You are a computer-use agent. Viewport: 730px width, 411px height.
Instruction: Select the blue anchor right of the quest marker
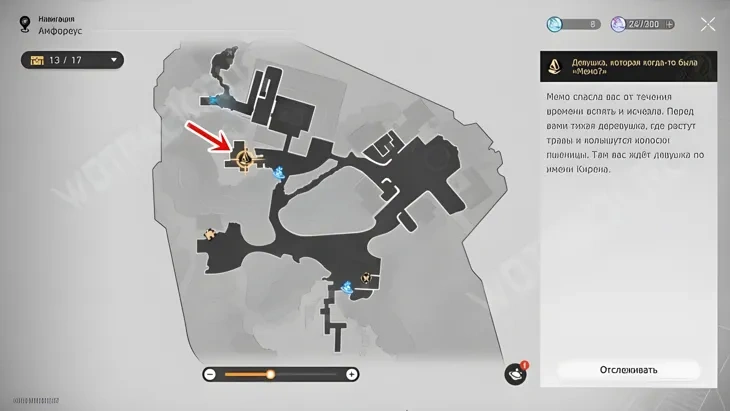coord(280,173)
